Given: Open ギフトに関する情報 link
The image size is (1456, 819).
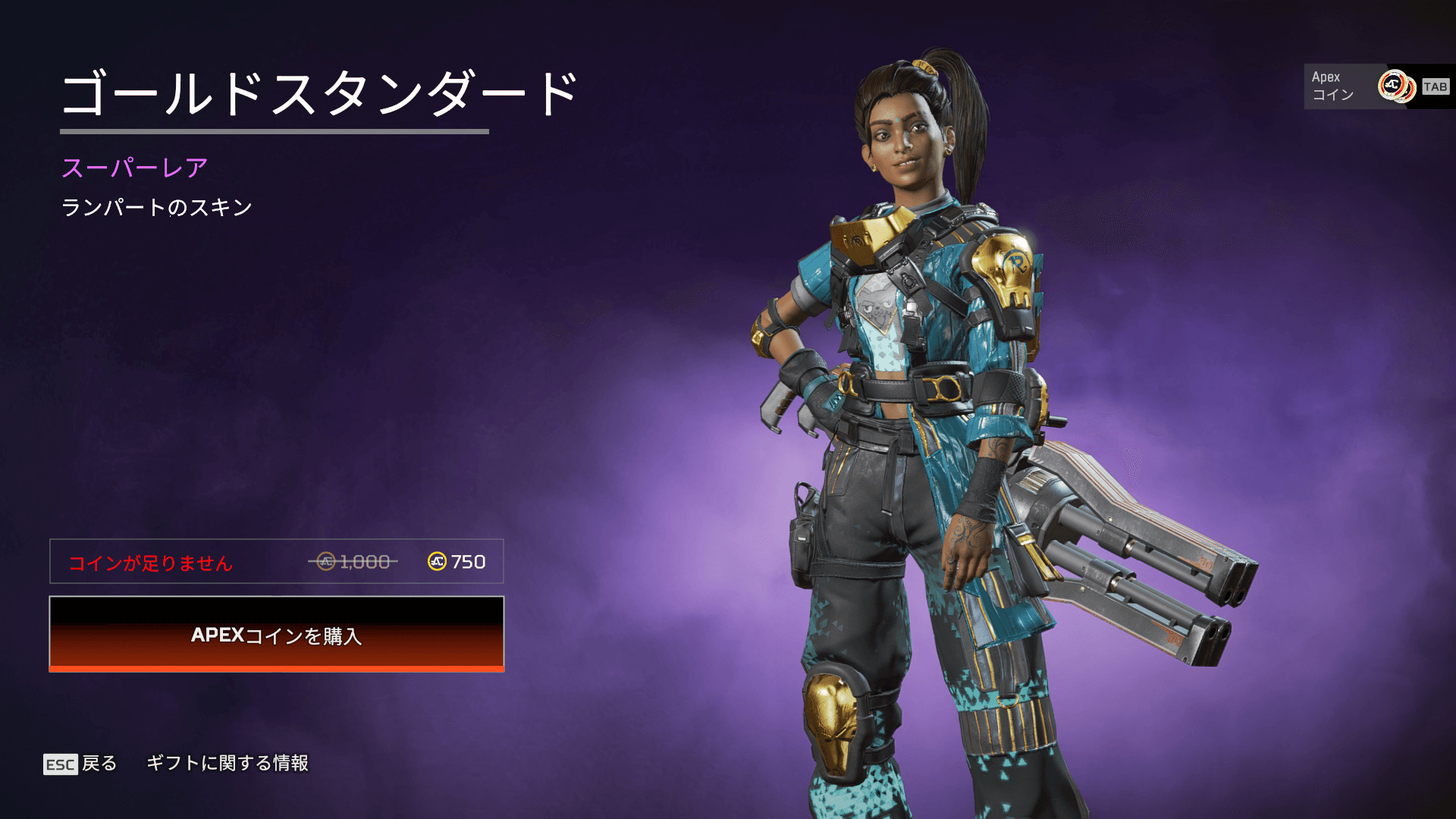Looking at the screenshot, I should tap(227, 763).
